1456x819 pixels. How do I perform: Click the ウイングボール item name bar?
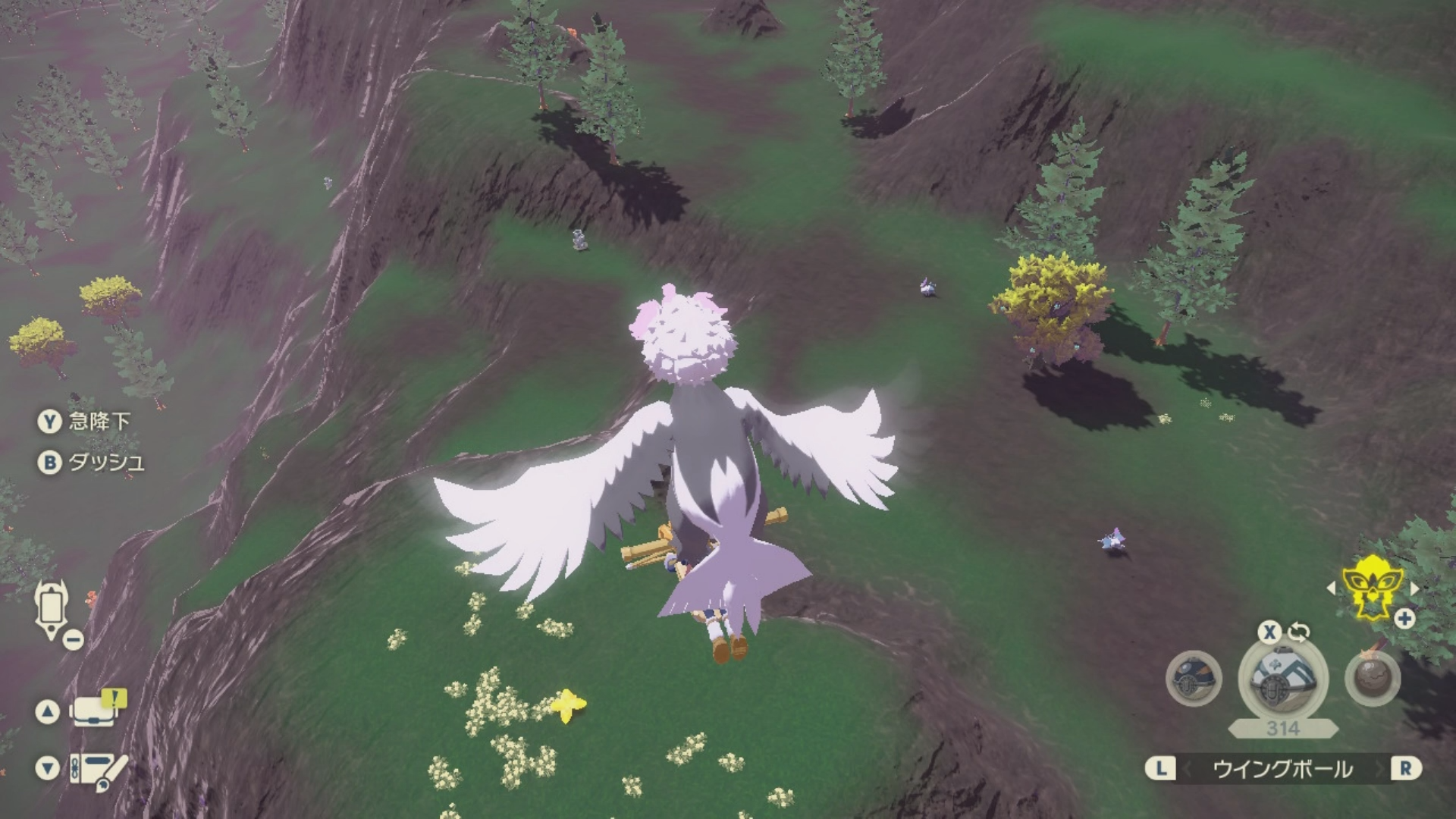(x=1282, y=769)
